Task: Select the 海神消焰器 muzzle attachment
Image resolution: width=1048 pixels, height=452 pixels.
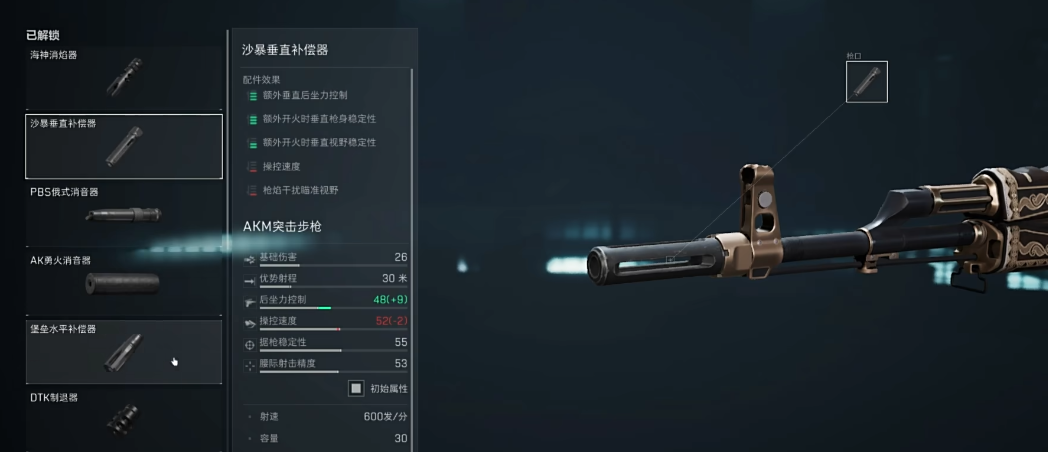Action: click(x=124, y=77)
